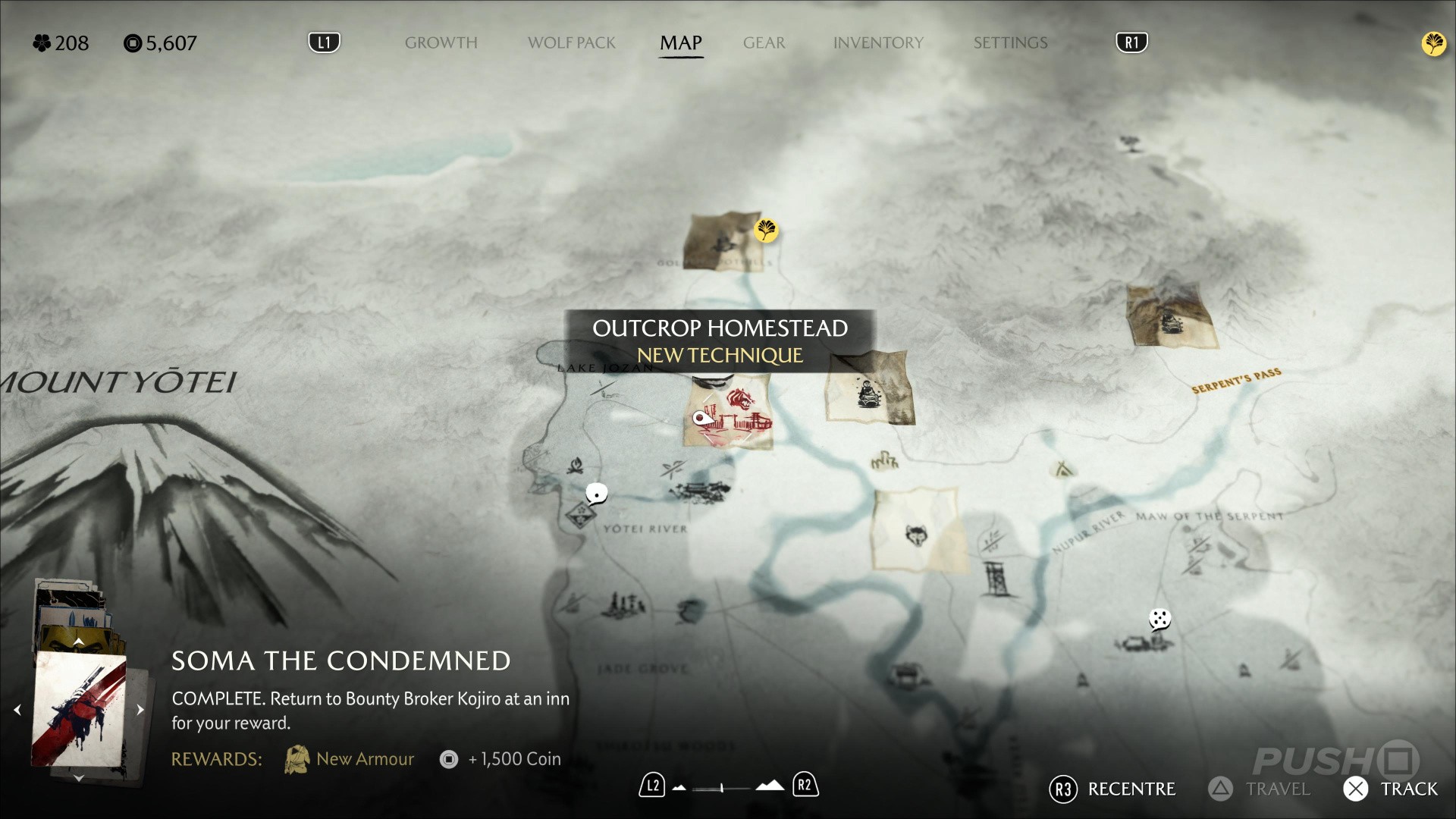Switch to the Growth tab
This screenshot has width=1456, height=819.
click(441, 43)
